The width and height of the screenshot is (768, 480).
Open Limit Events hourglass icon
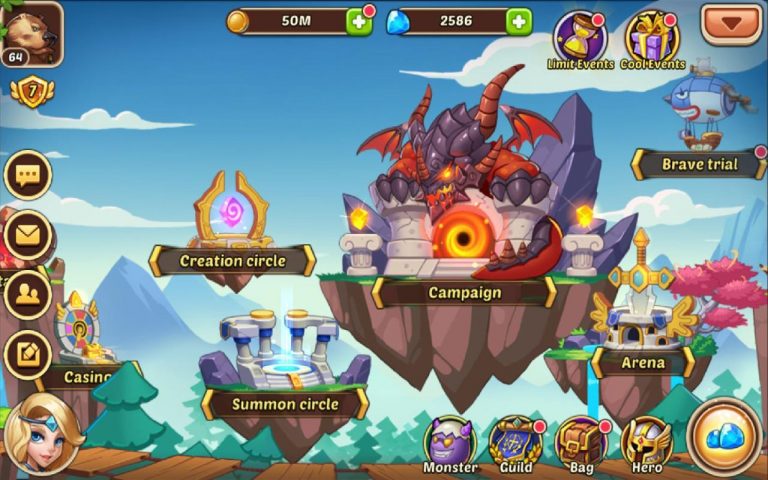pos(580,38)
